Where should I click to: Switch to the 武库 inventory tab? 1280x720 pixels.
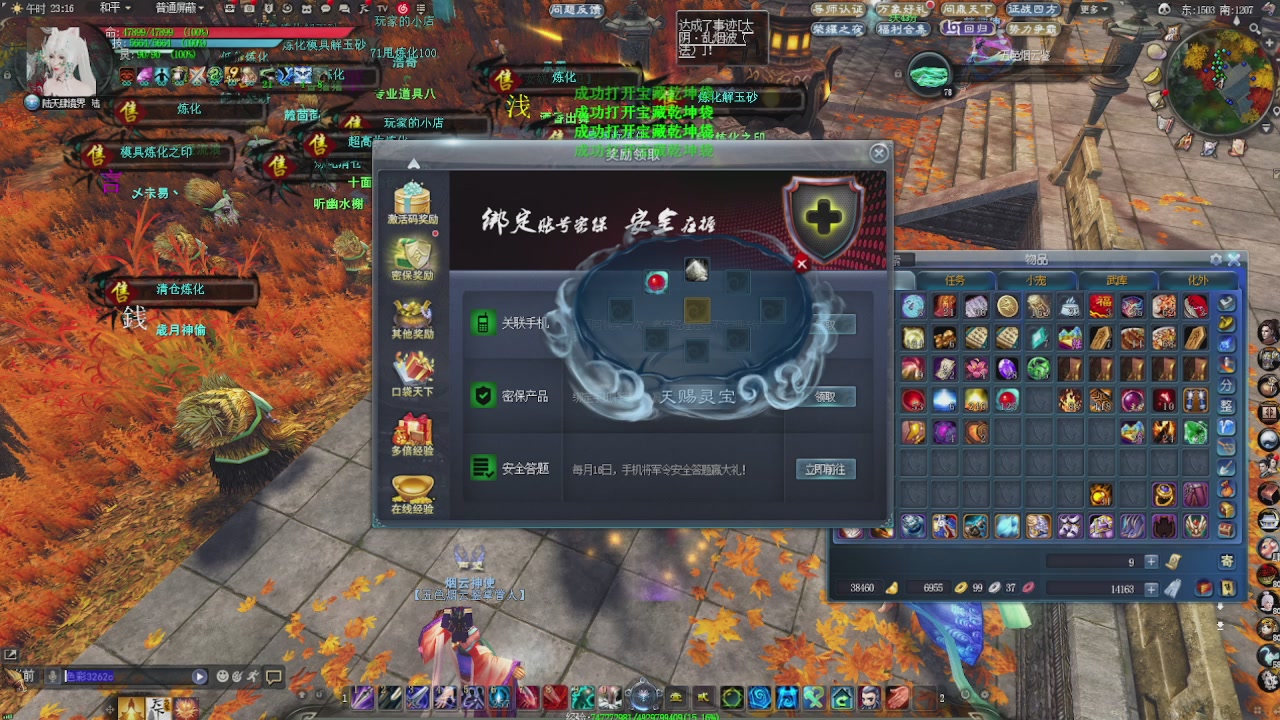tap(1118, 281)
